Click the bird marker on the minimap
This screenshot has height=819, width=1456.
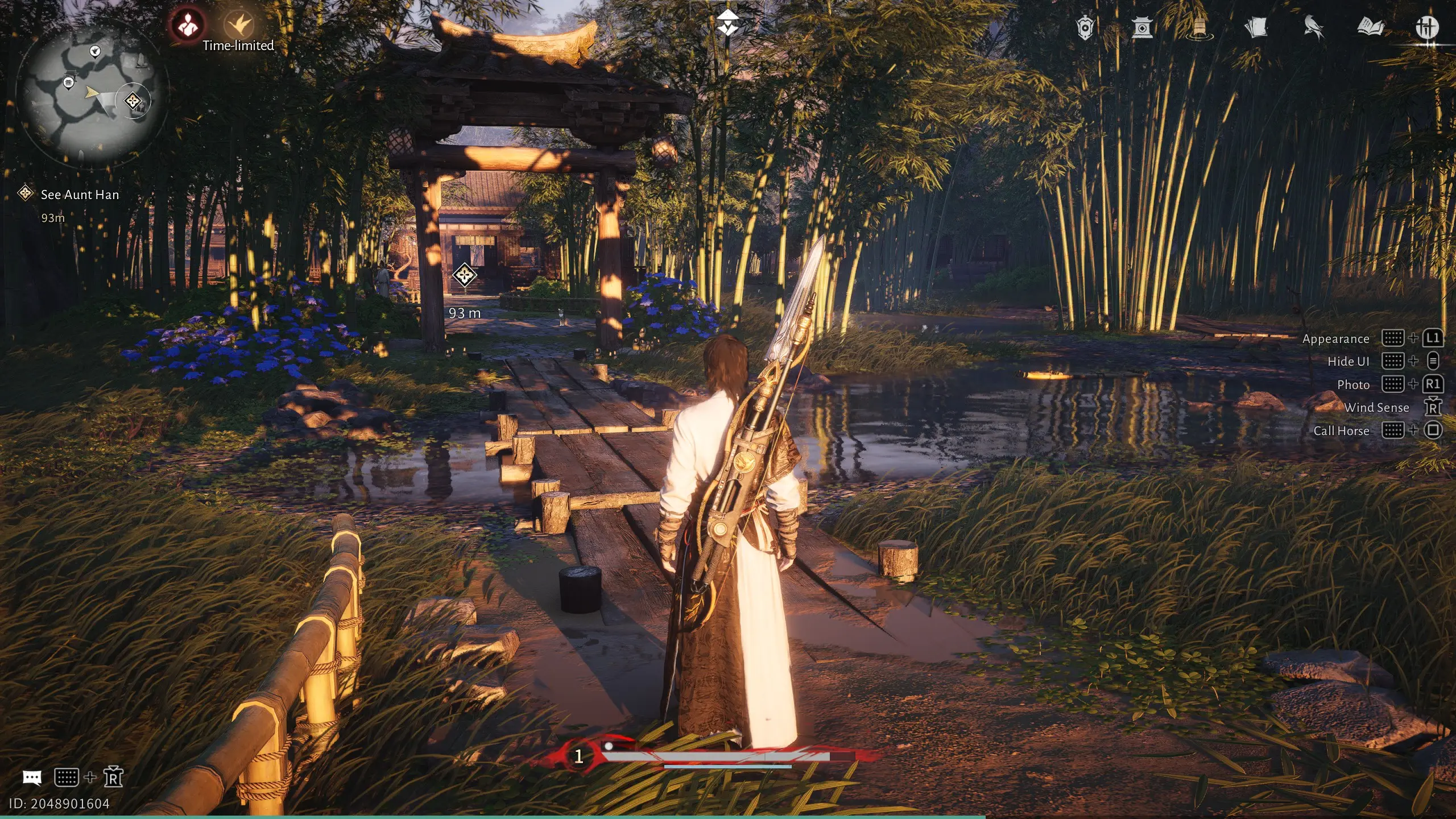pyautogui.click(x=95, y=52)
